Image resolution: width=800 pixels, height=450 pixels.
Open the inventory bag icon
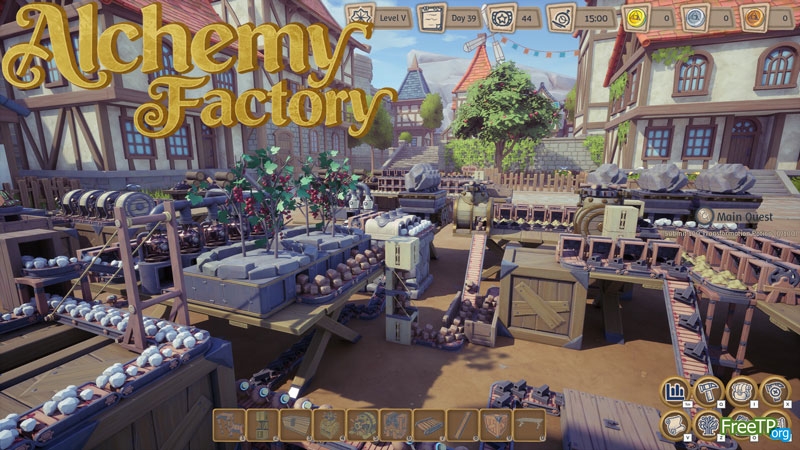pos(741,392)
